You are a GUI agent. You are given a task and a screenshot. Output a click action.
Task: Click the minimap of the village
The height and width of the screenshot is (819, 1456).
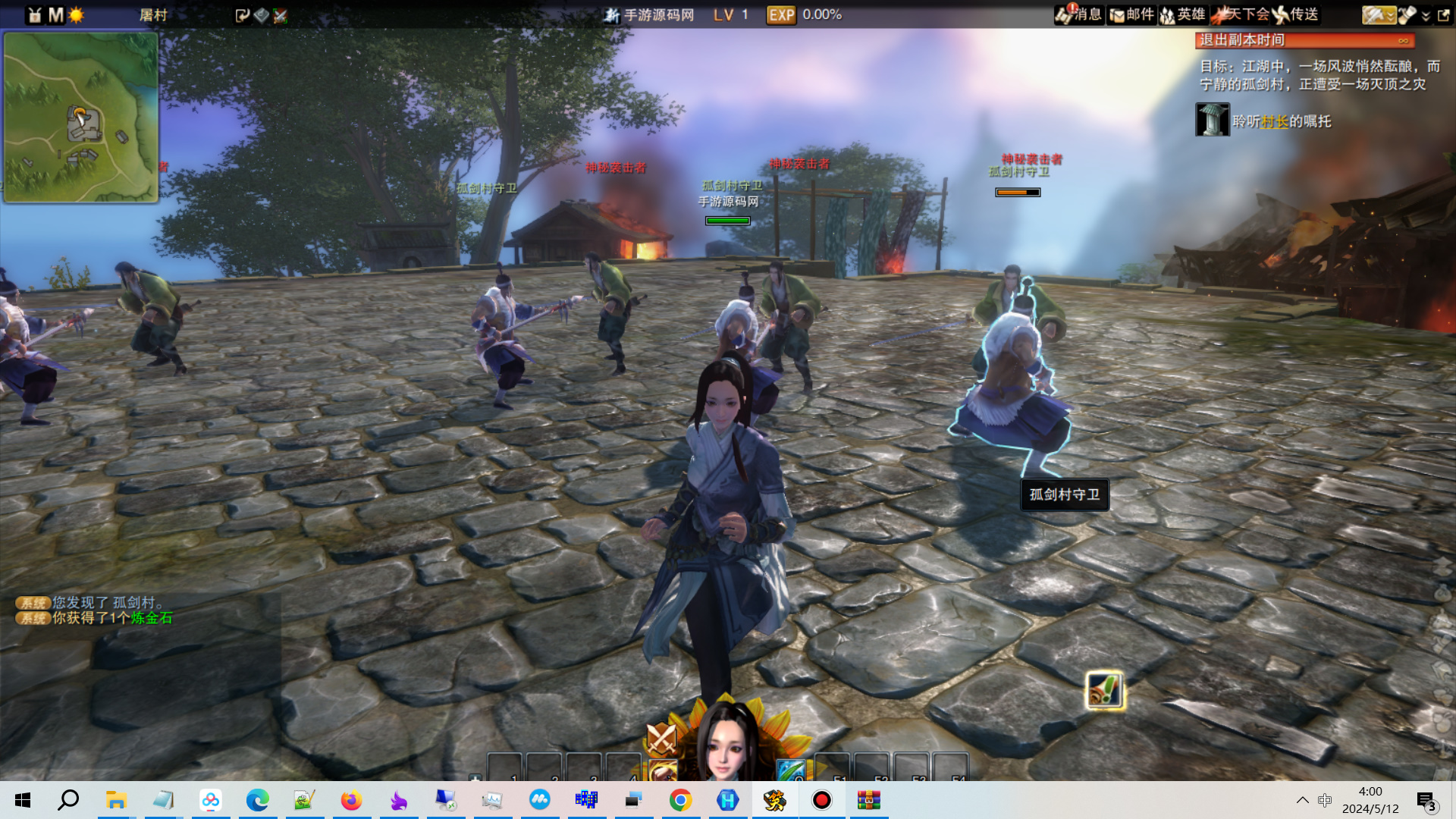point(80,118)
